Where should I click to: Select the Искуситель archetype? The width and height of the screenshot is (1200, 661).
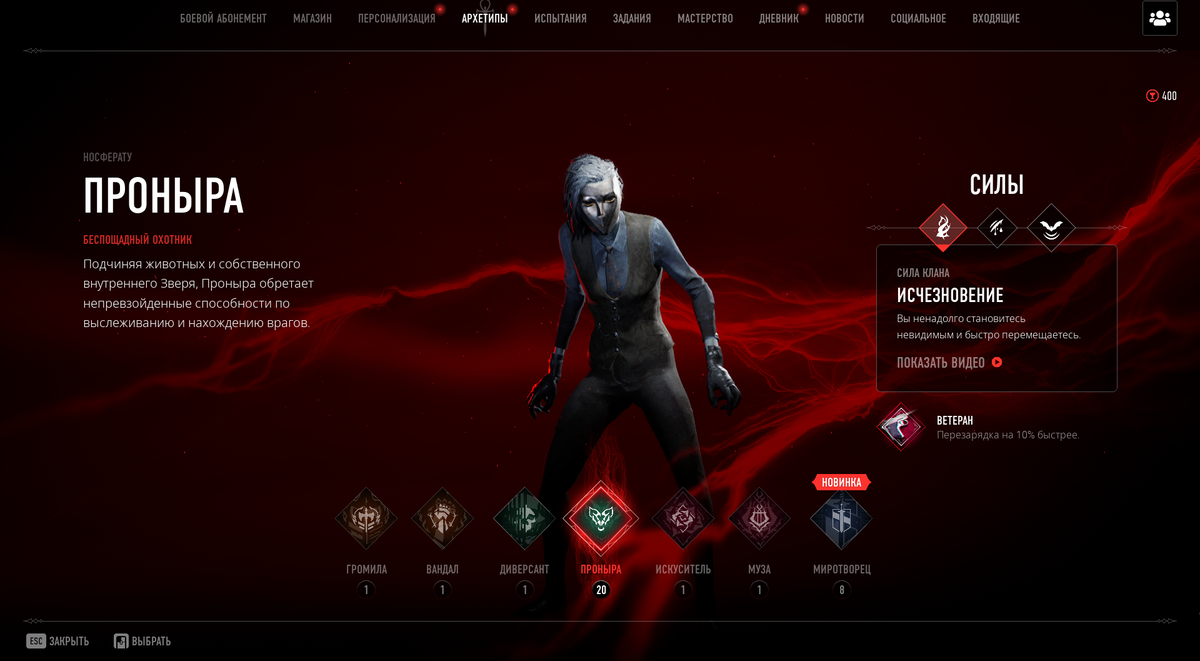point(683,518)
